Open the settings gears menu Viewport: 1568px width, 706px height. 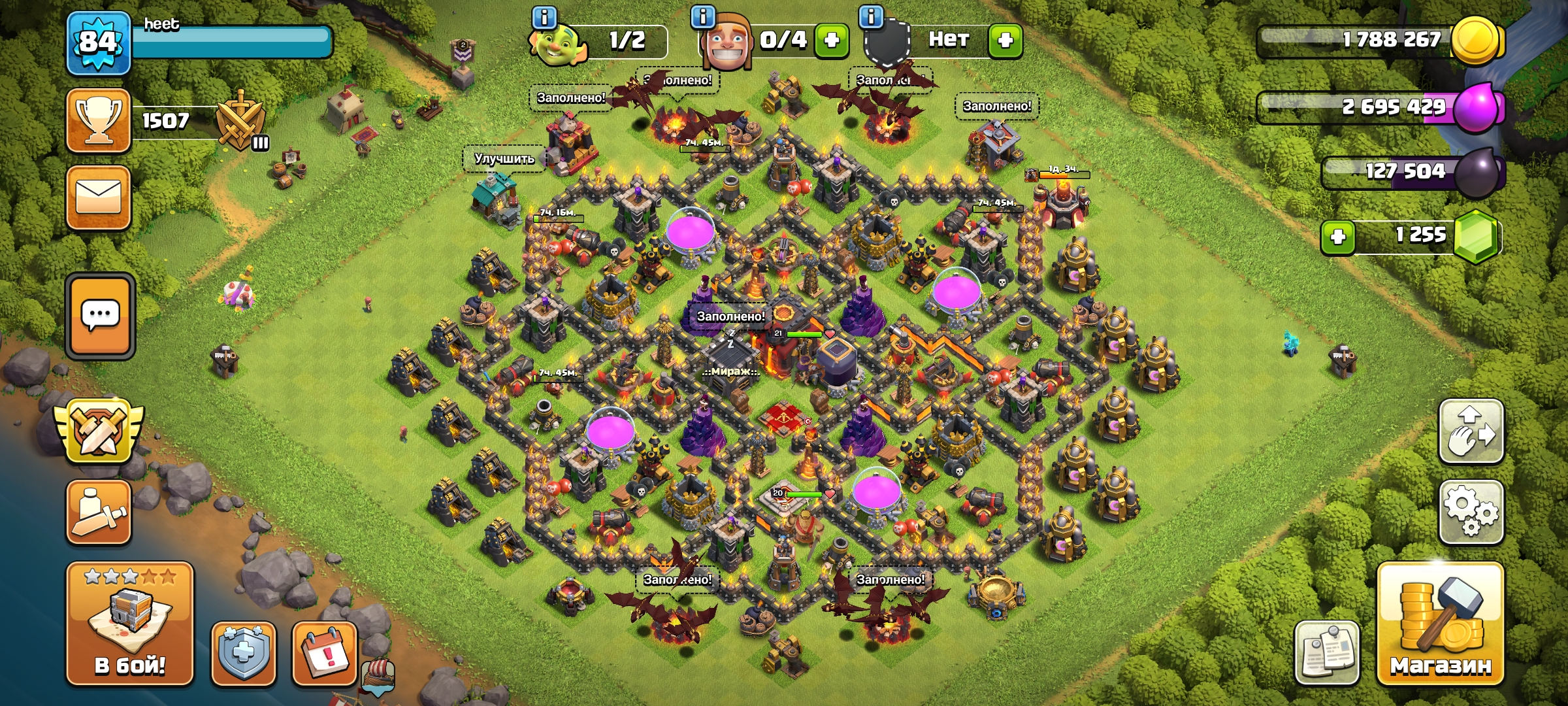(1471, 512)
